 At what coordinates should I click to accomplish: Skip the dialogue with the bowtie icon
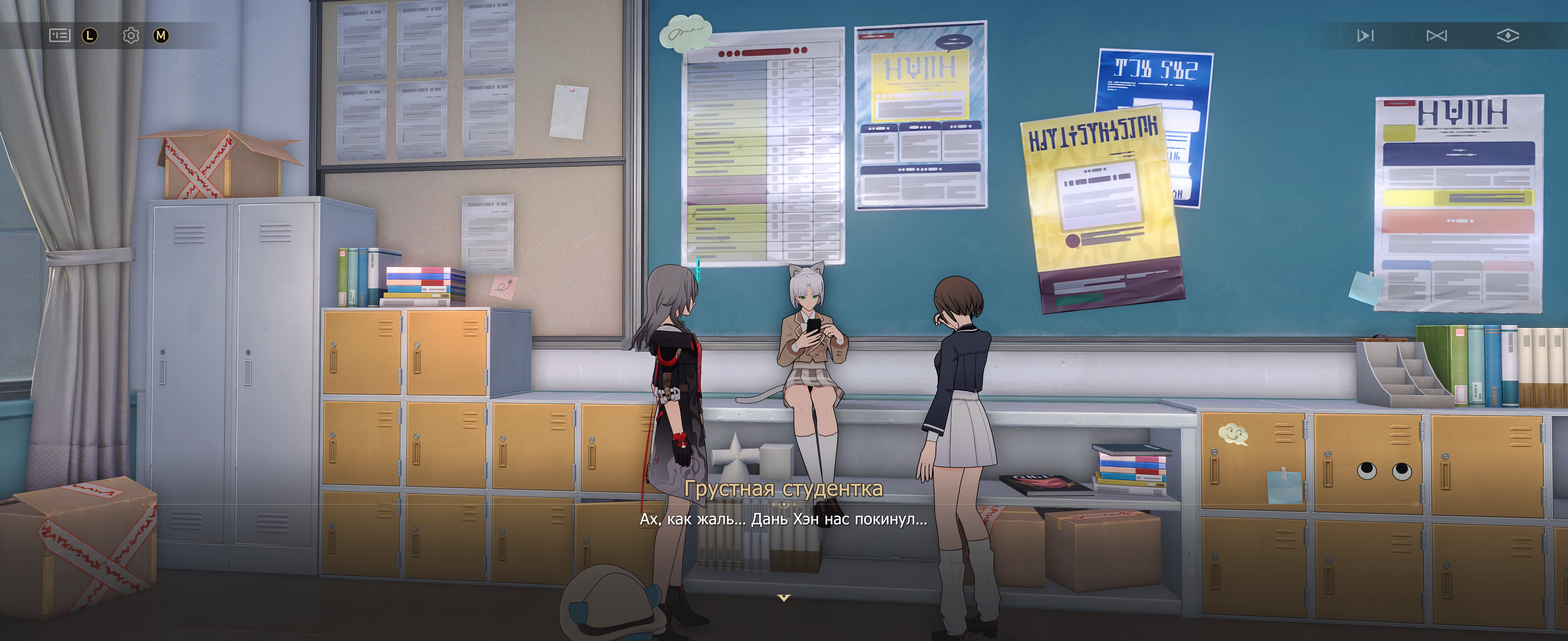(1436, 36)
